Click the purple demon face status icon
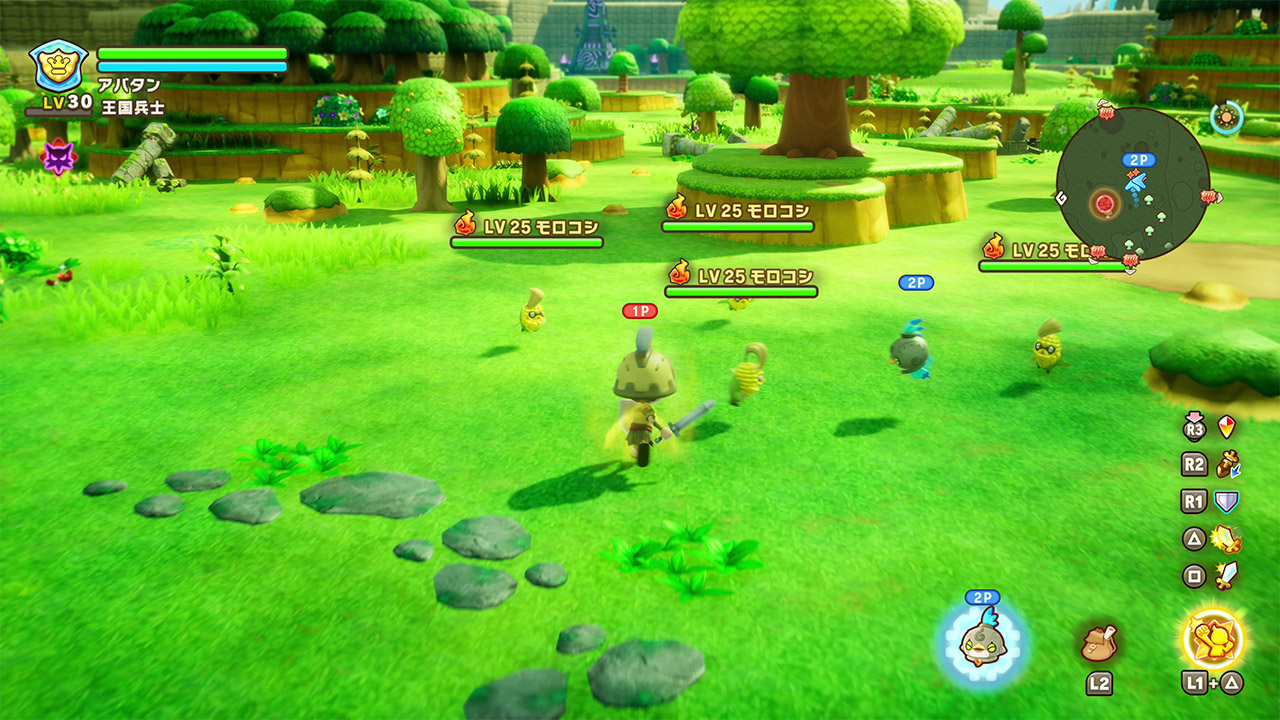This screenshot has height=720, width=1280. [x=57, y=156]
